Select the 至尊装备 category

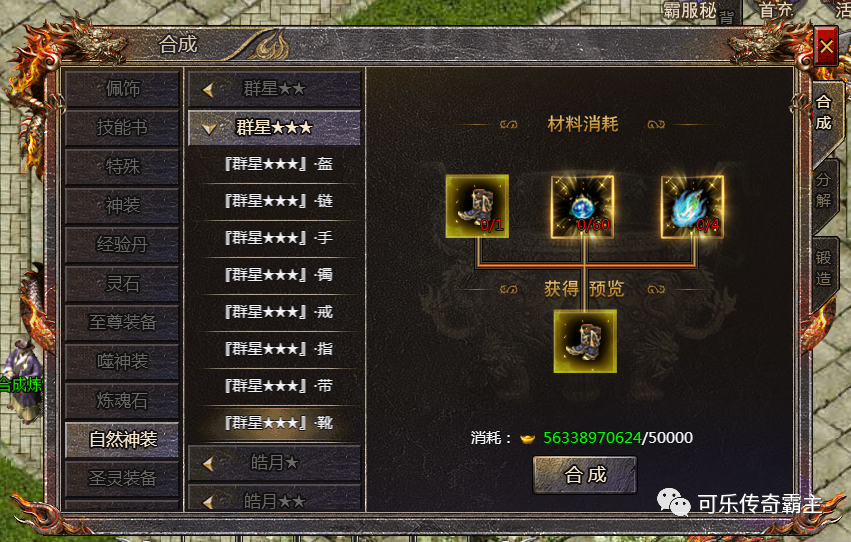click(x=122, y=323)
